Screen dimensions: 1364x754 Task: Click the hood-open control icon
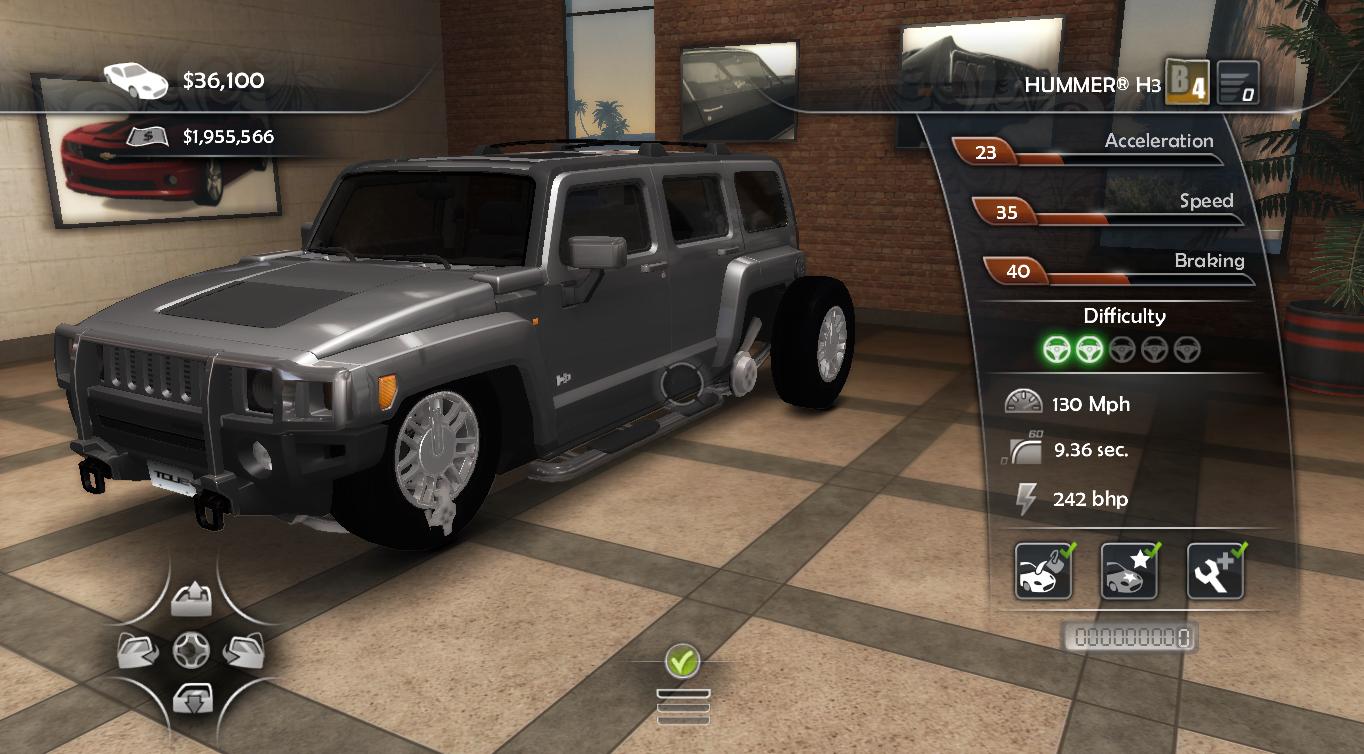tap(191, 600)
